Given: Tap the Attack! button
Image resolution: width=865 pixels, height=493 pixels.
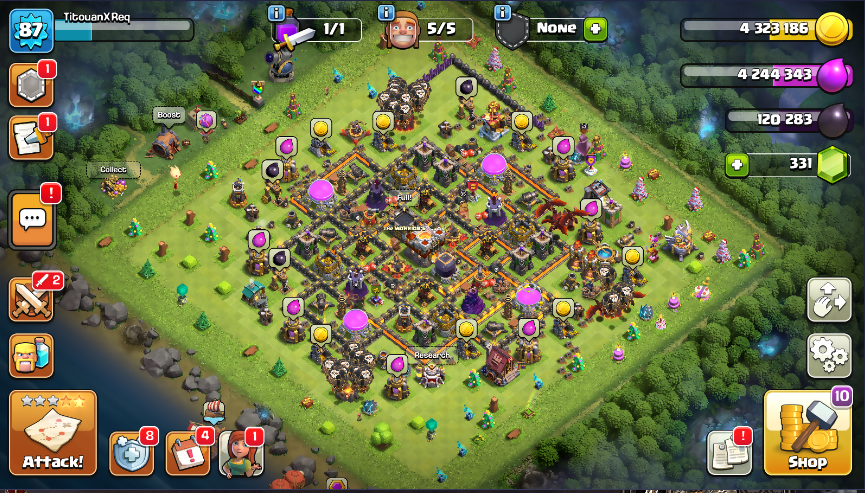Looking at the screenshot, I should [x=53, y=433].
